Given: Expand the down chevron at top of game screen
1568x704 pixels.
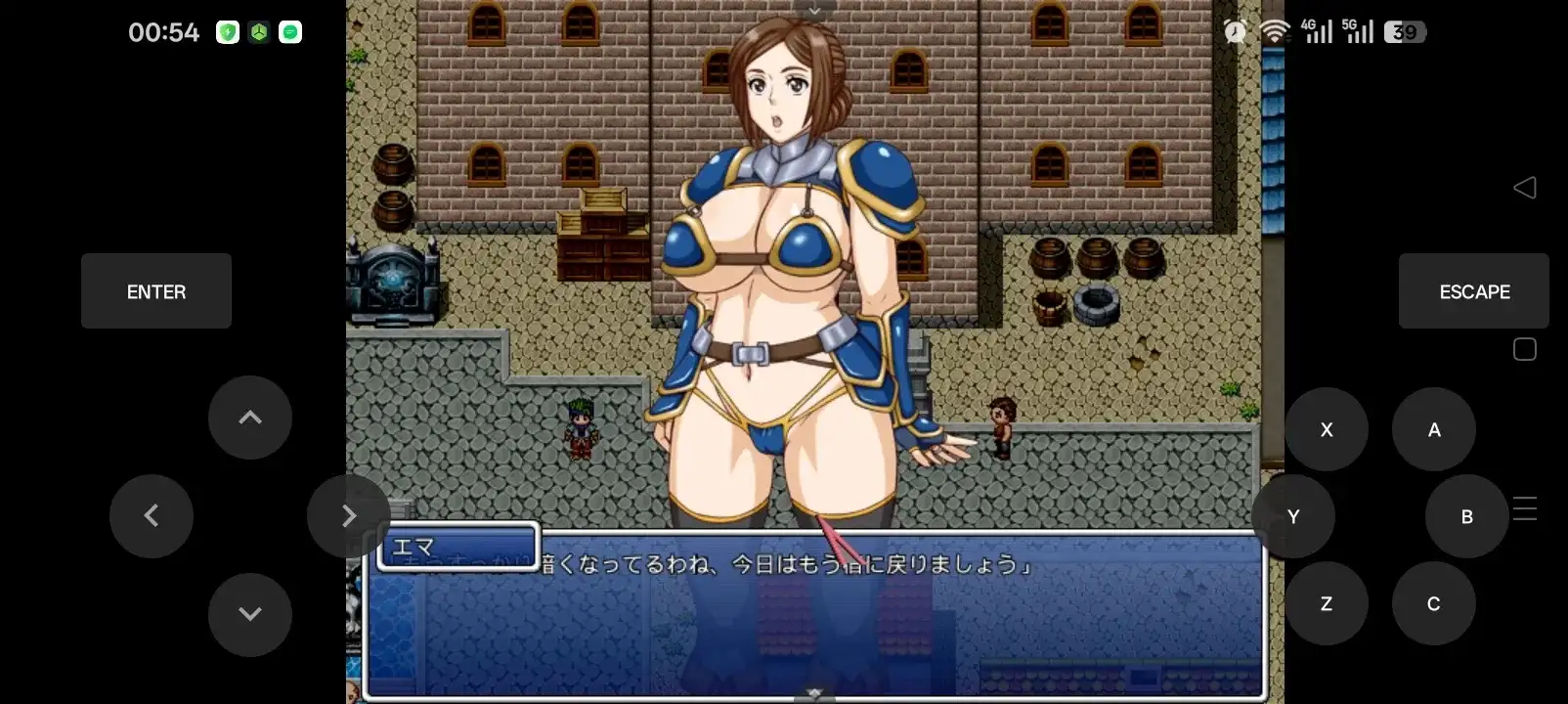Looking at the screenshot, I should click(x=814, y=10).
